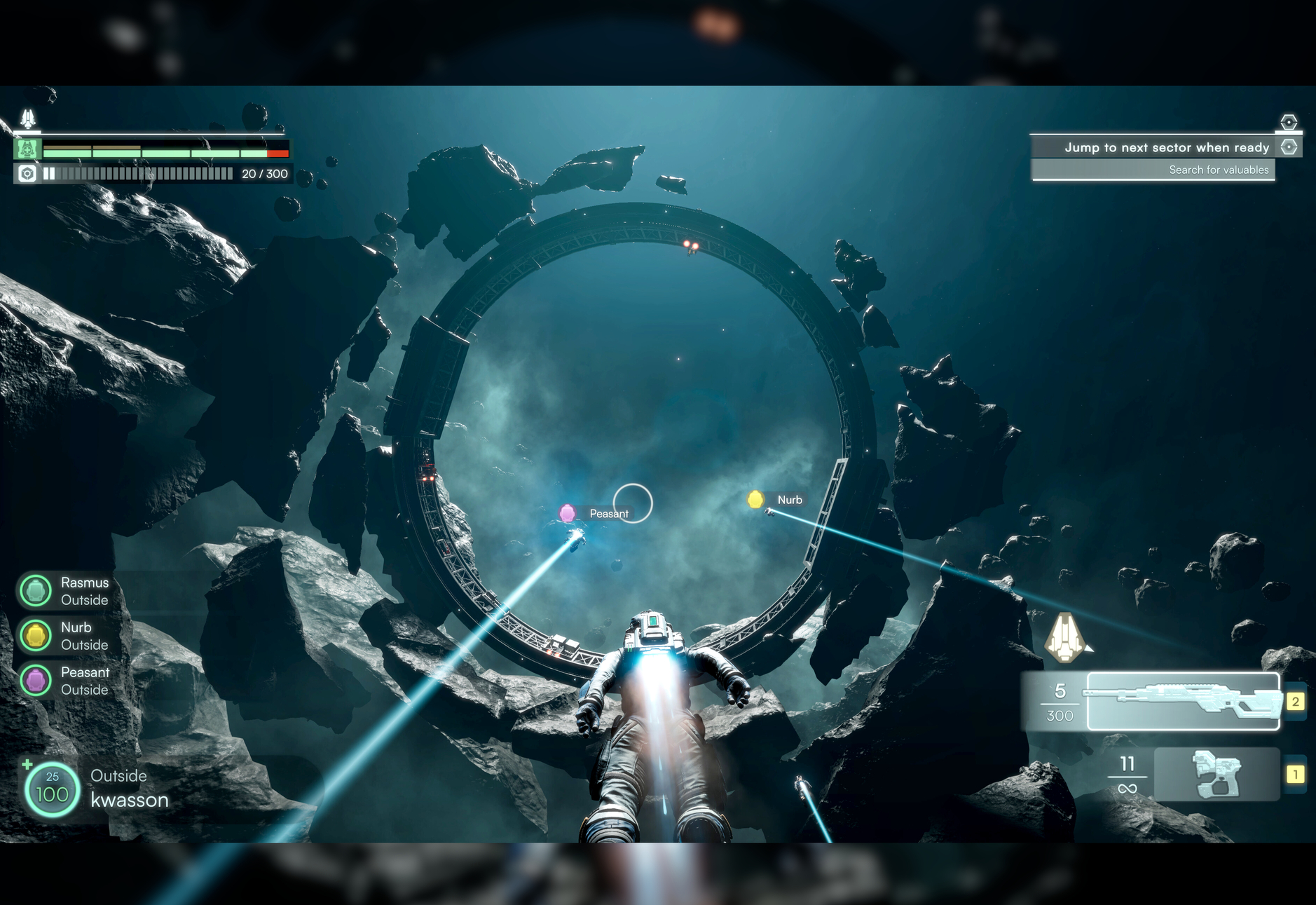1316x905 pixels.
Task: Click the kwasson player status badge
Action: (x=53, y=789)
